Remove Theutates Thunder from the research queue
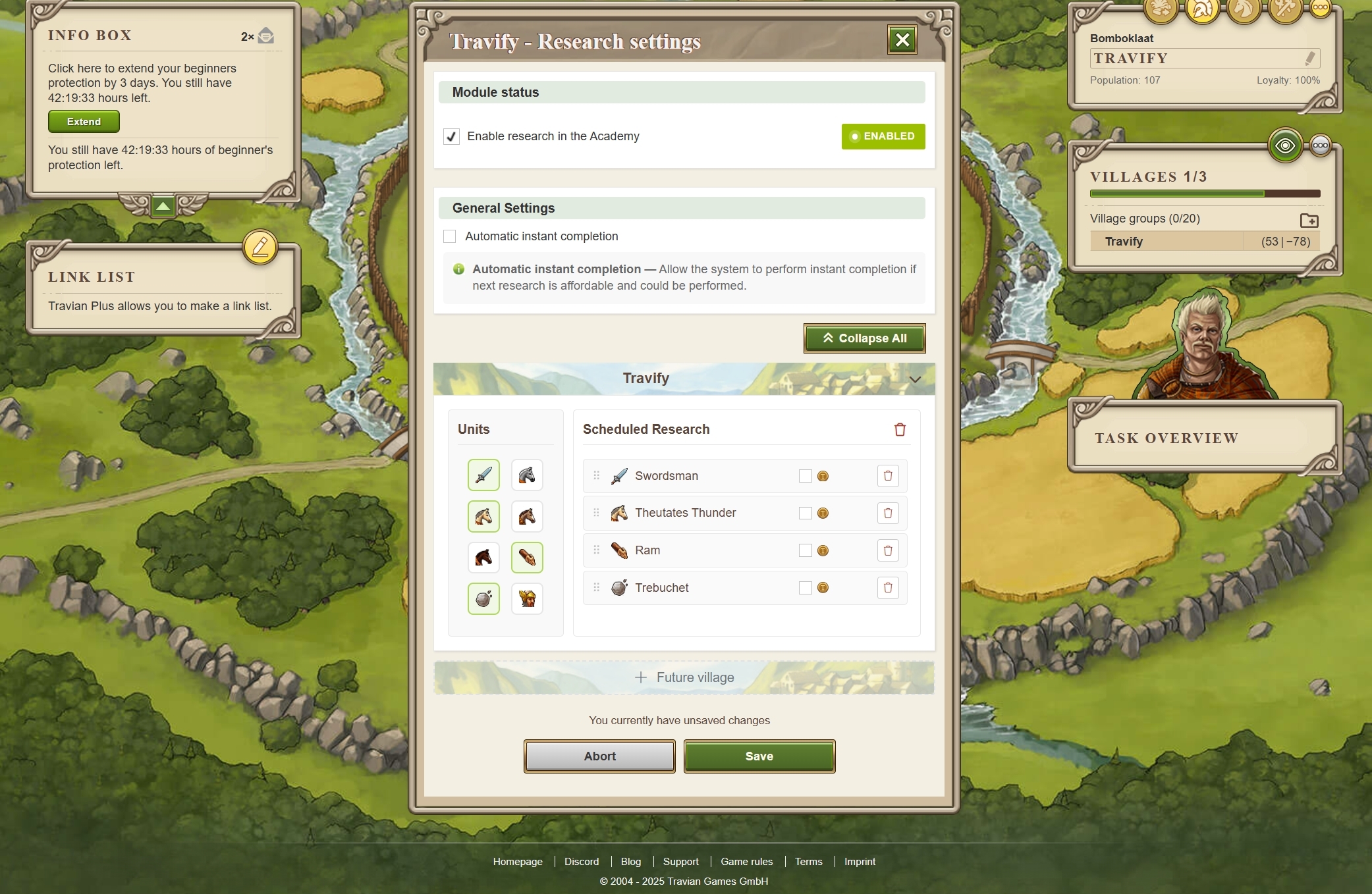The height and width of the screenshot is (894, 1372). point(888,513)
